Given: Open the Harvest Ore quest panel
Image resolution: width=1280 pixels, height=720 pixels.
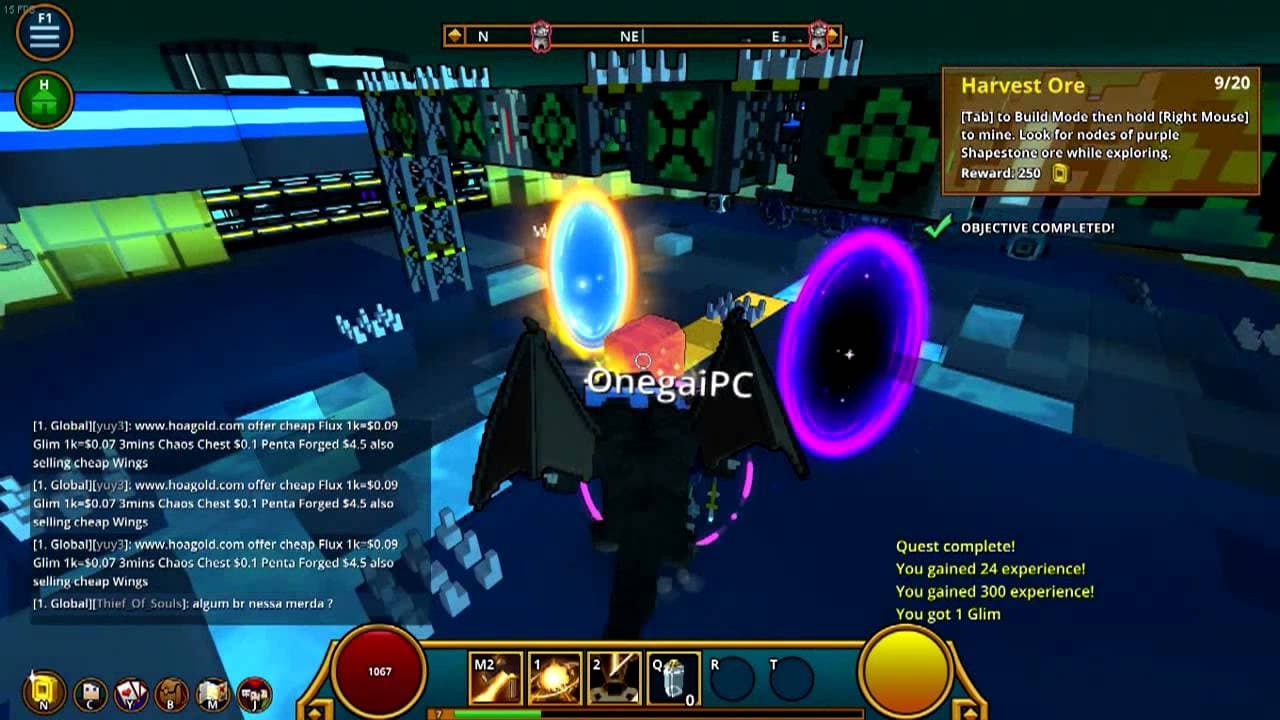Looking at the screenshot, I should 1100,130.
